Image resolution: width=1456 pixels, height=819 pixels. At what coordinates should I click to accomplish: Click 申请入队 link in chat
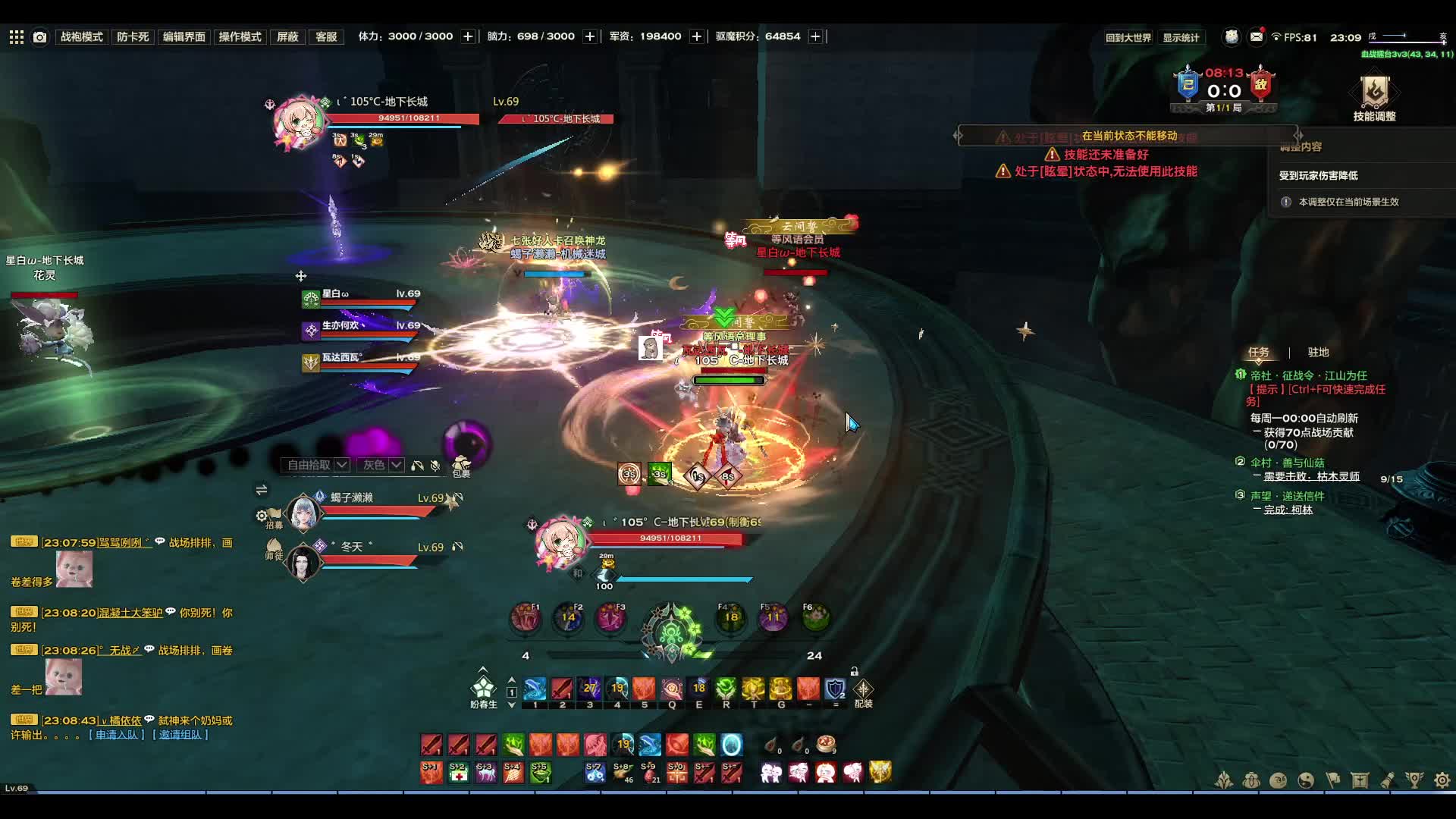(117, 734)
